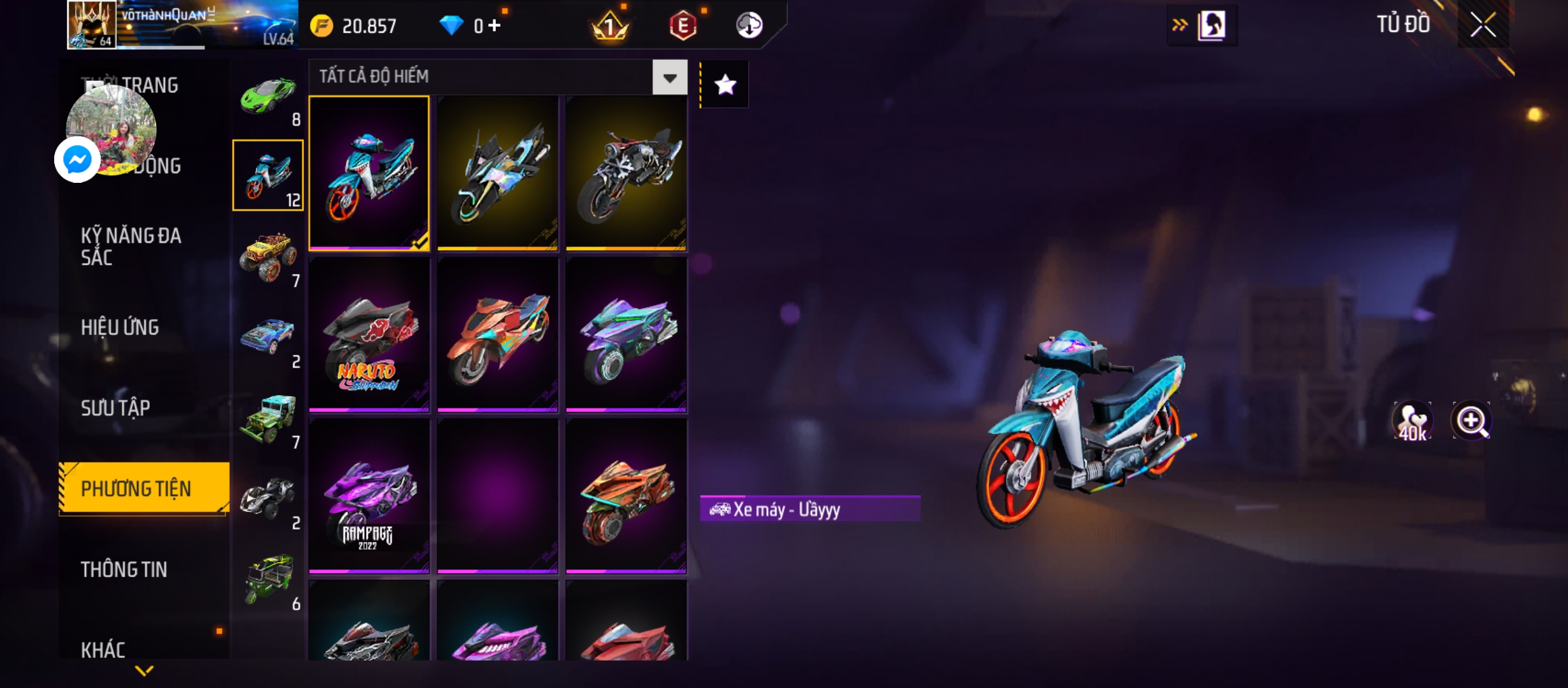Close the wardrobe with the X button
Image resolution: width=1568 pixels, height=688 pixels.
point(1483,25)
